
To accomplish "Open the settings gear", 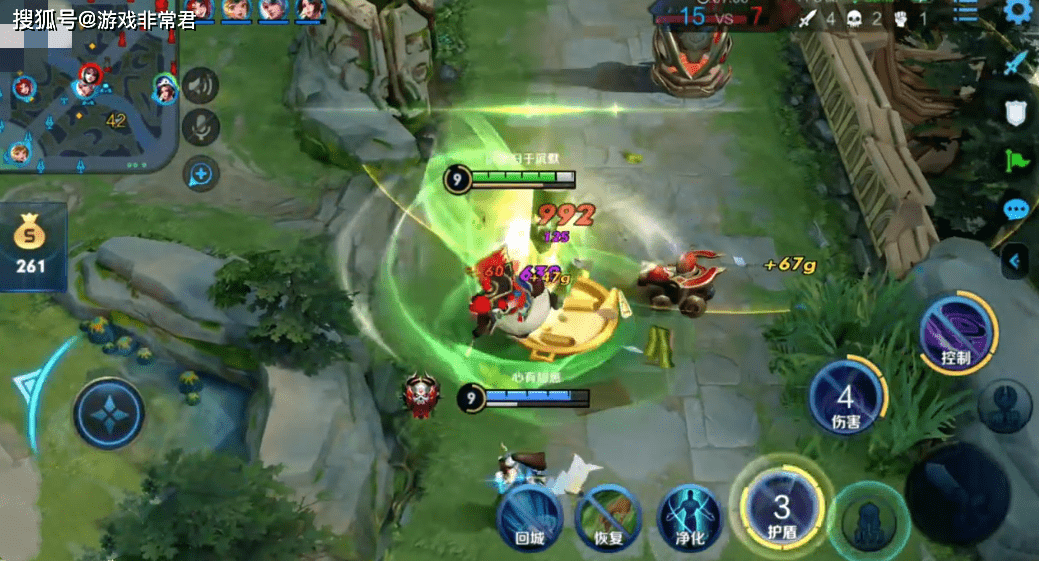I will coord(1018,12).
